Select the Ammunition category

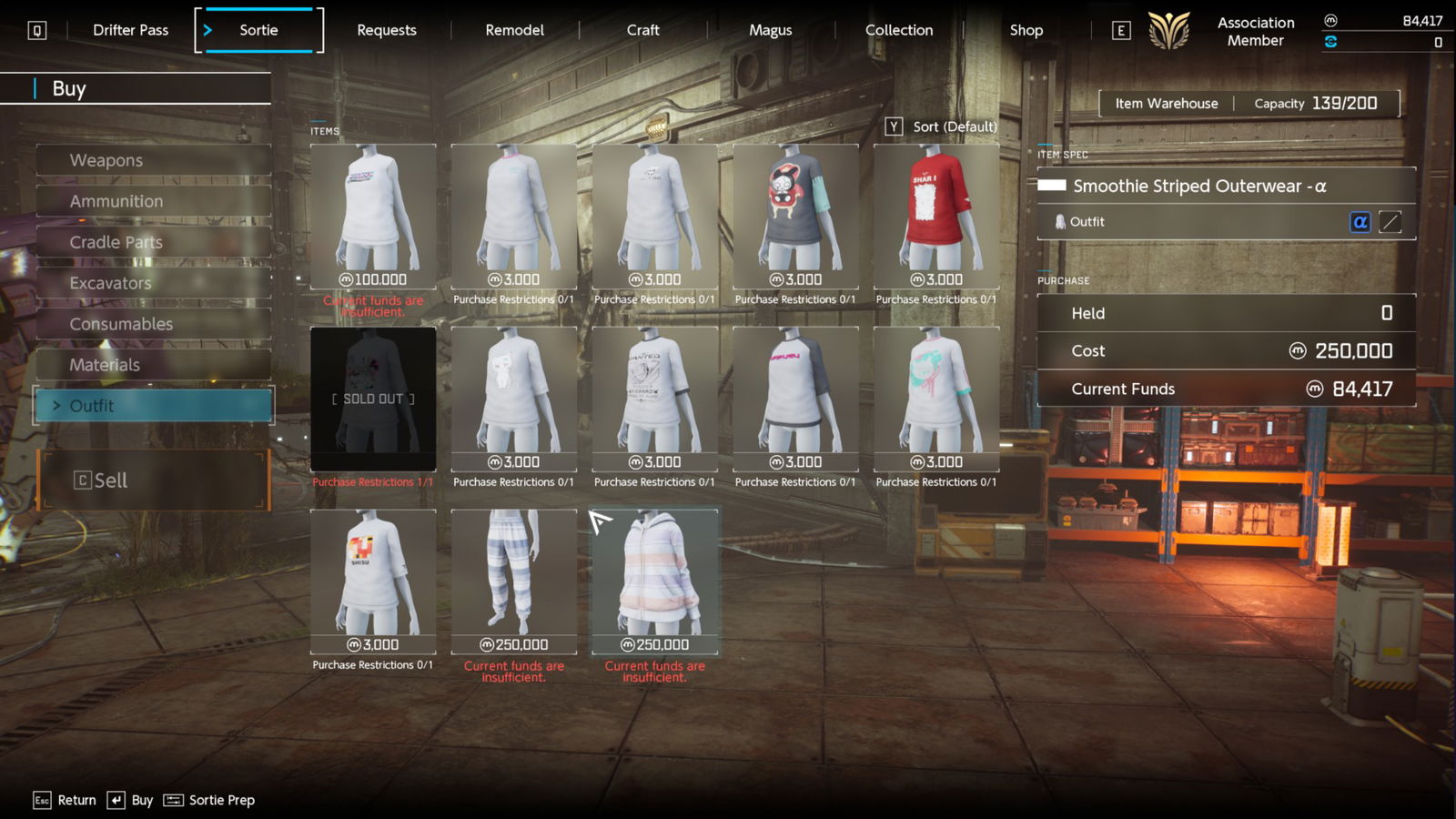click(x=153, y=201)
